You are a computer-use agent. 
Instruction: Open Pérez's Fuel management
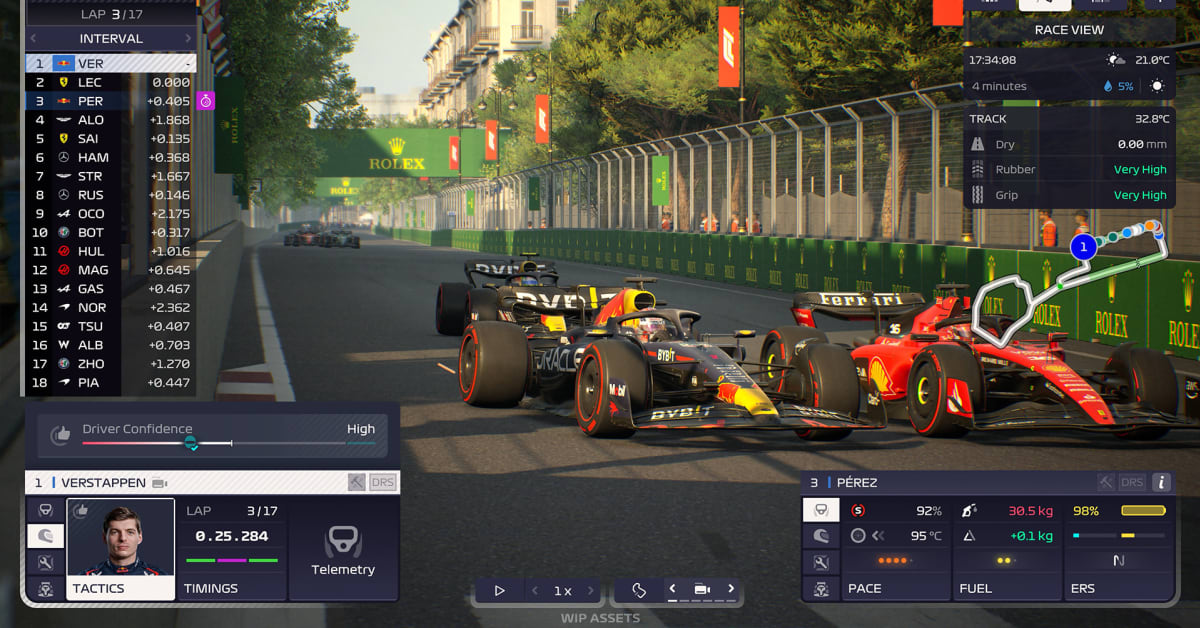1005,560
